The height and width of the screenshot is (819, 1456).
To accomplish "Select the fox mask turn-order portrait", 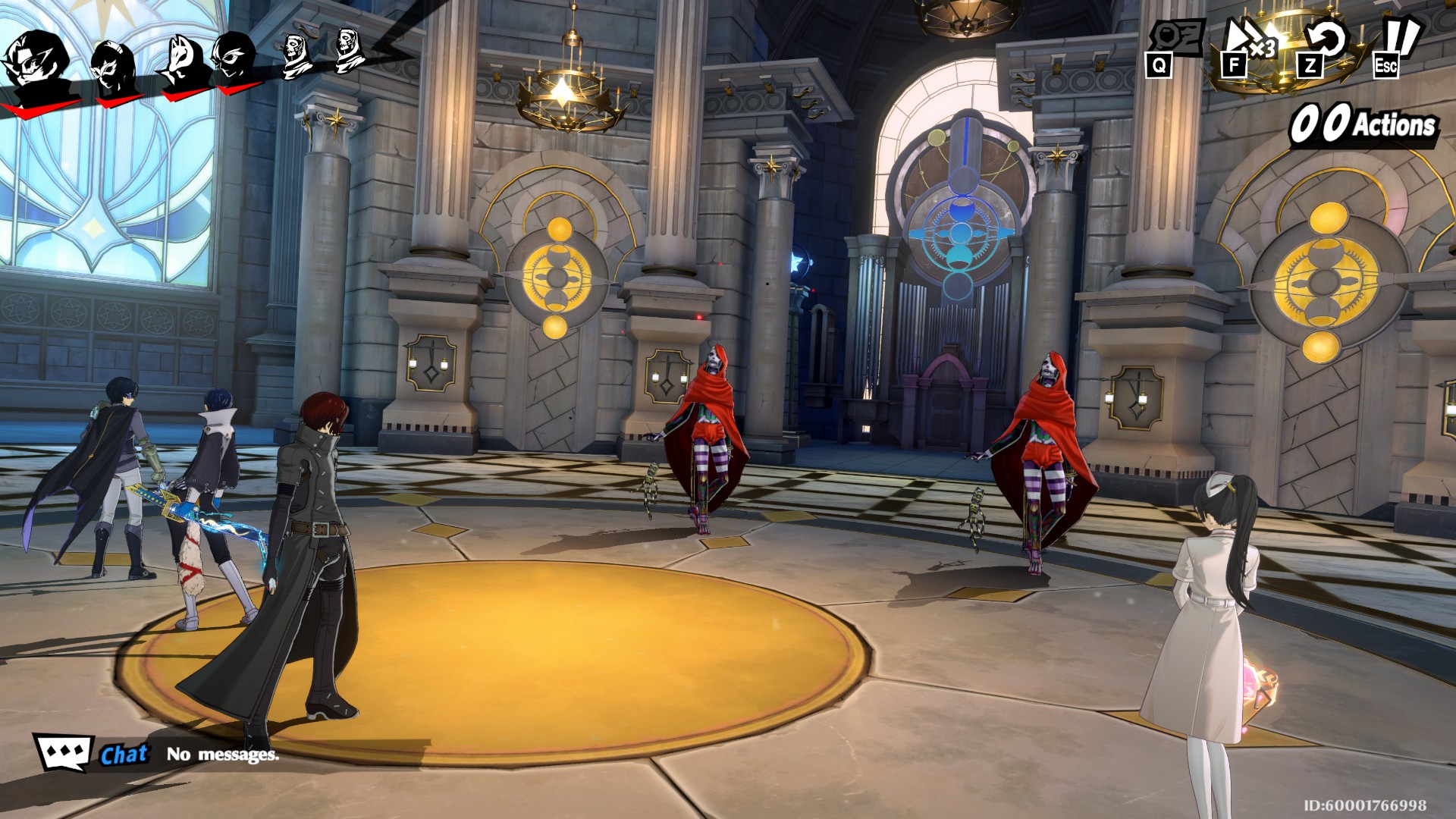I will coord(182,62).
